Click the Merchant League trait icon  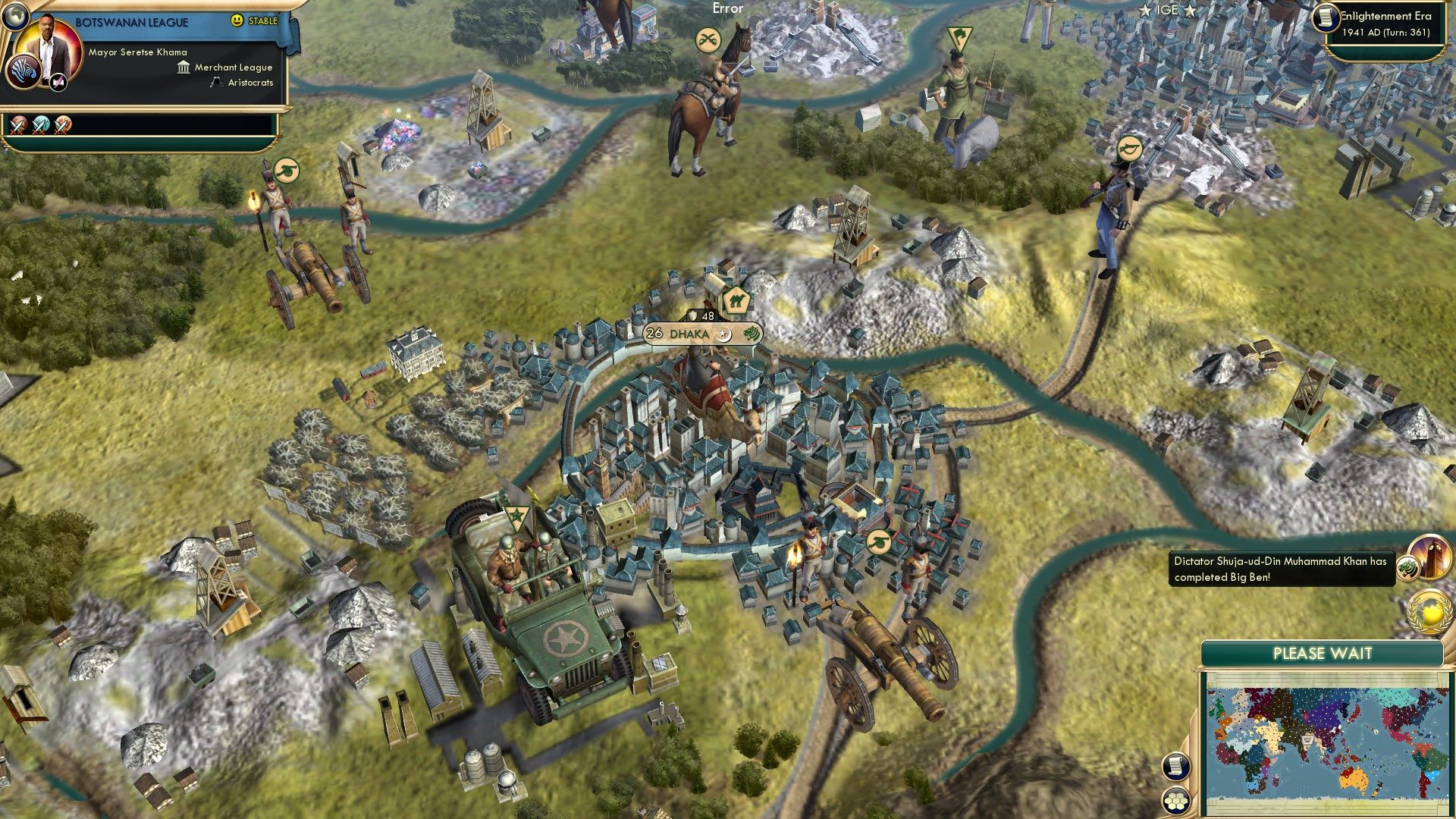182,67
